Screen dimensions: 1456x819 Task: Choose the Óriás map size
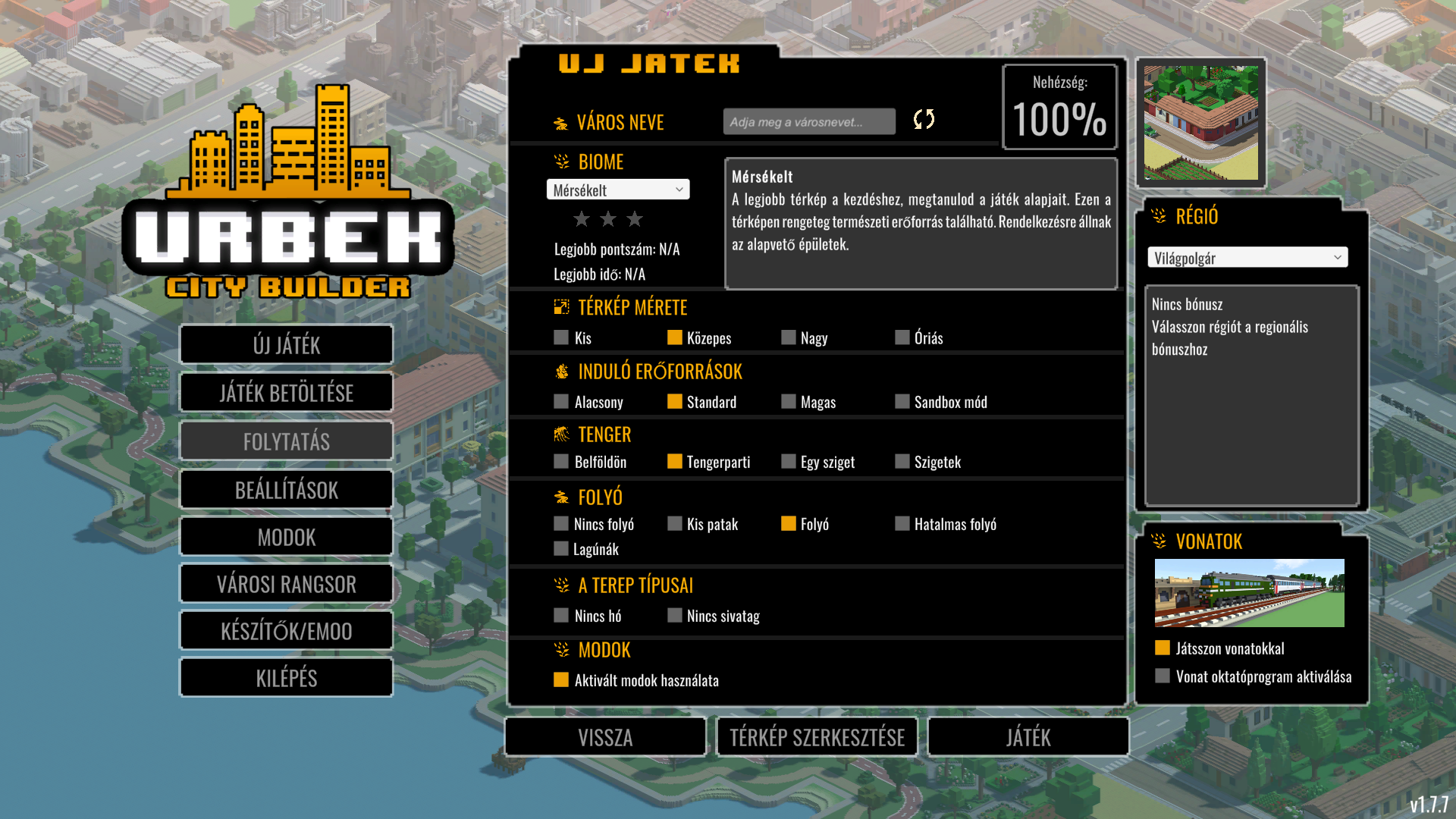(902, 337)
